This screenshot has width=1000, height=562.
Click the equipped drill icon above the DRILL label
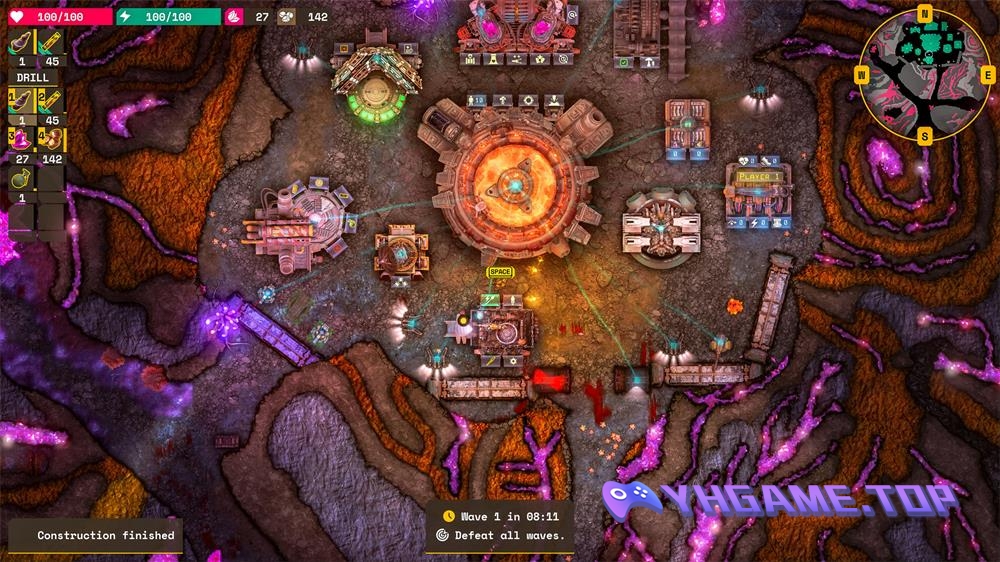22,44
